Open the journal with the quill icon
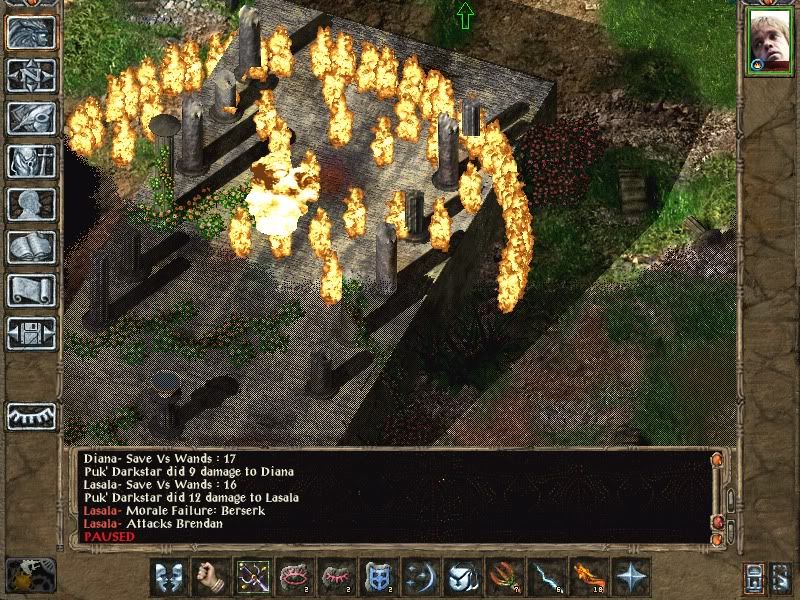This screenshot has height=600, width=800. point(31,118)
